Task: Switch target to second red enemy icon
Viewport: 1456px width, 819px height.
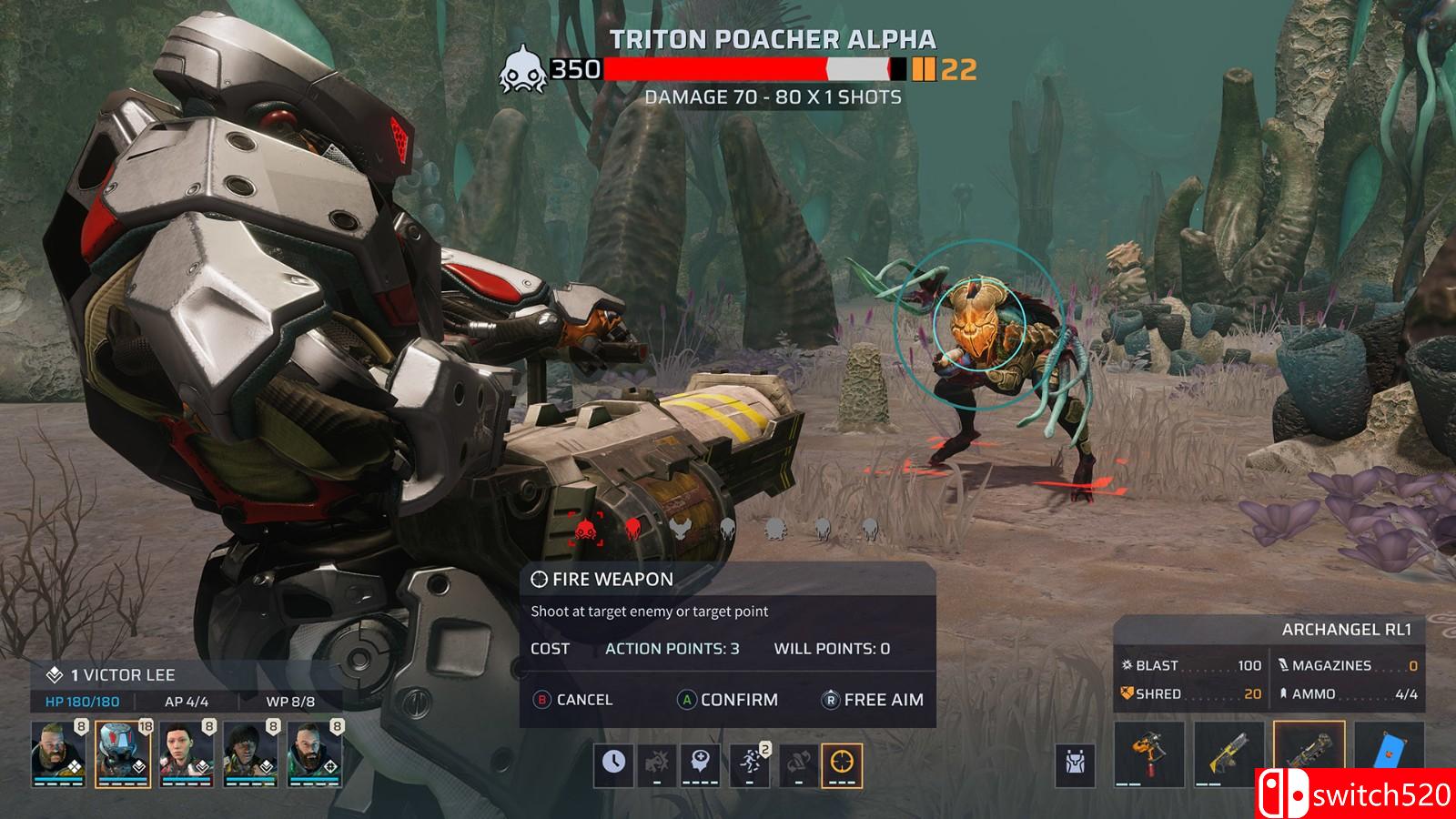Action: (632, 528)
